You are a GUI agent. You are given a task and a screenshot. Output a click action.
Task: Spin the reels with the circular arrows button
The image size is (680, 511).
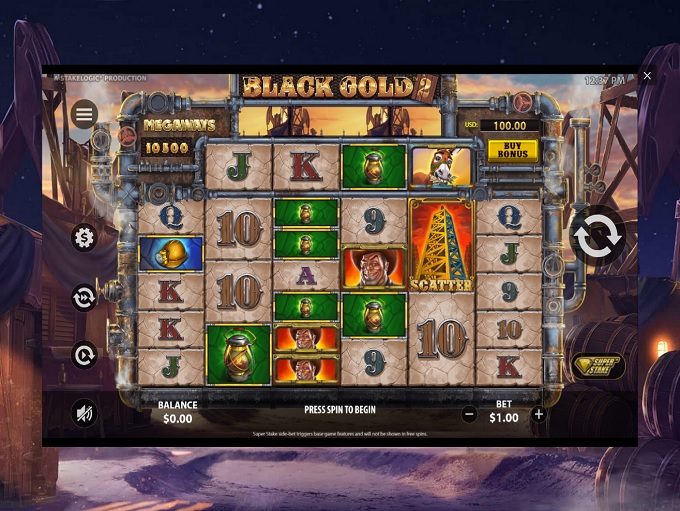598,238
